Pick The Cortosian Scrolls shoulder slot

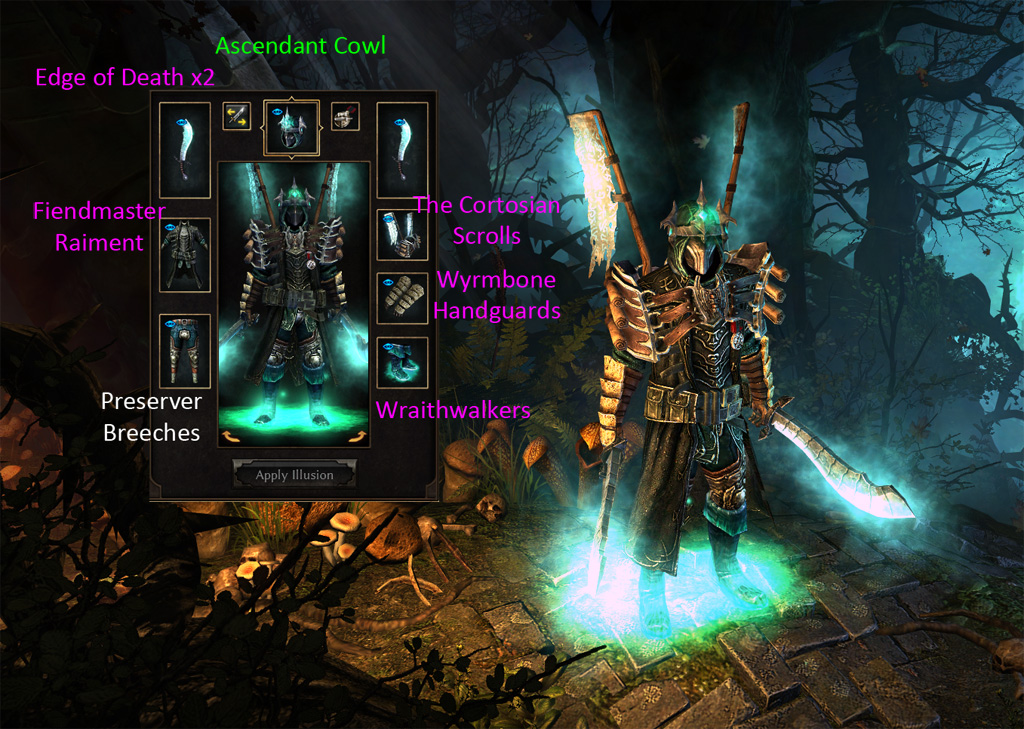click(x=402, y=235)
